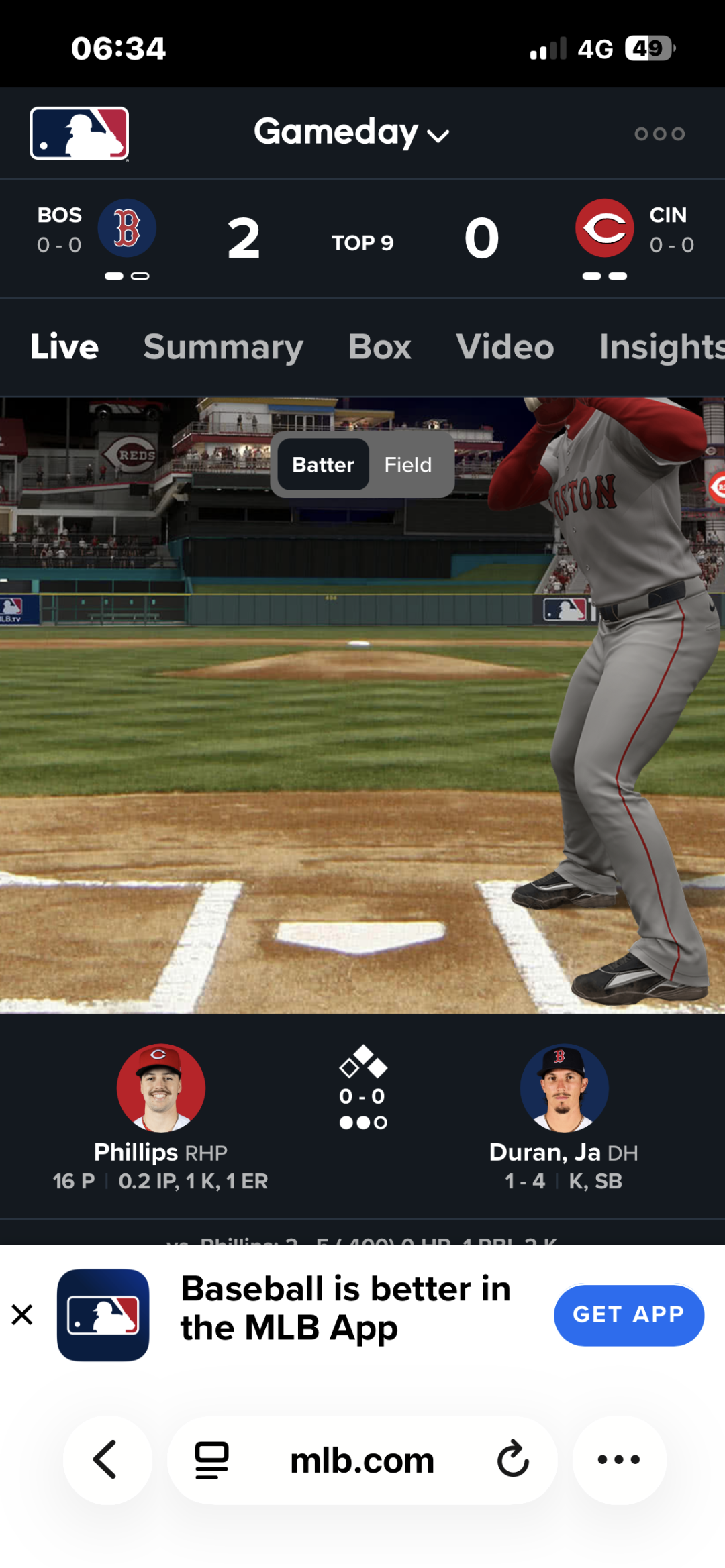
Task: Open the Box score tab
Action: coord(379,347)
